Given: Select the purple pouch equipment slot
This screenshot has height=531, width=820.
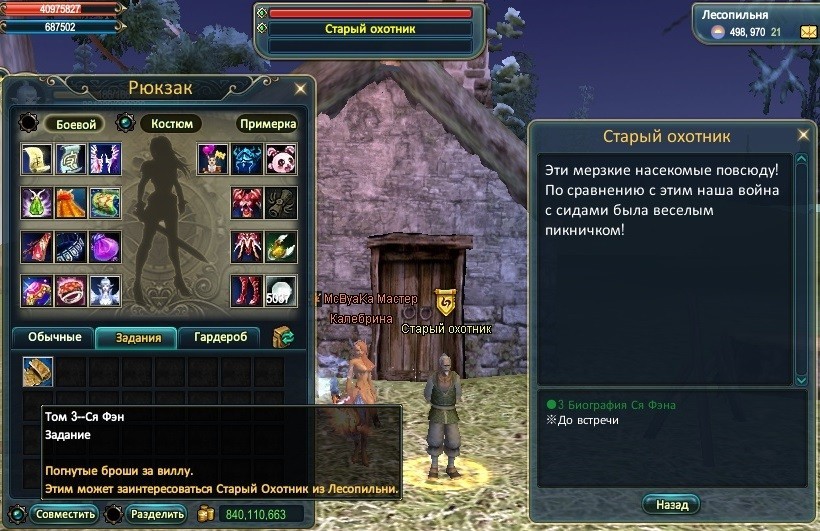Looking at the screenshot, I should pyautogui.click(x=104, y=246).
